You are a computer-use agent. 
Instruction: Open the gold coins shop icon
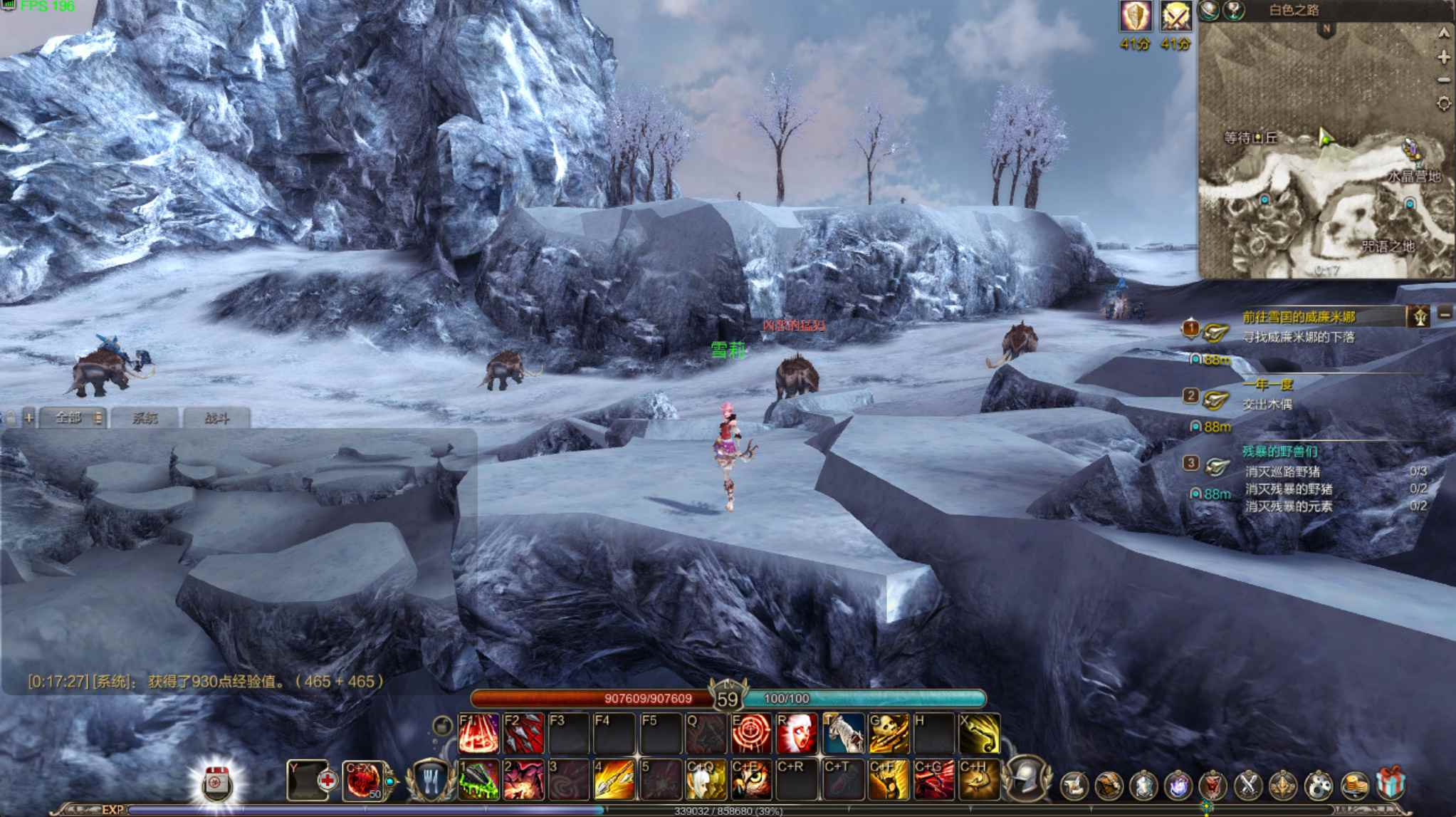click(1355, 786)
